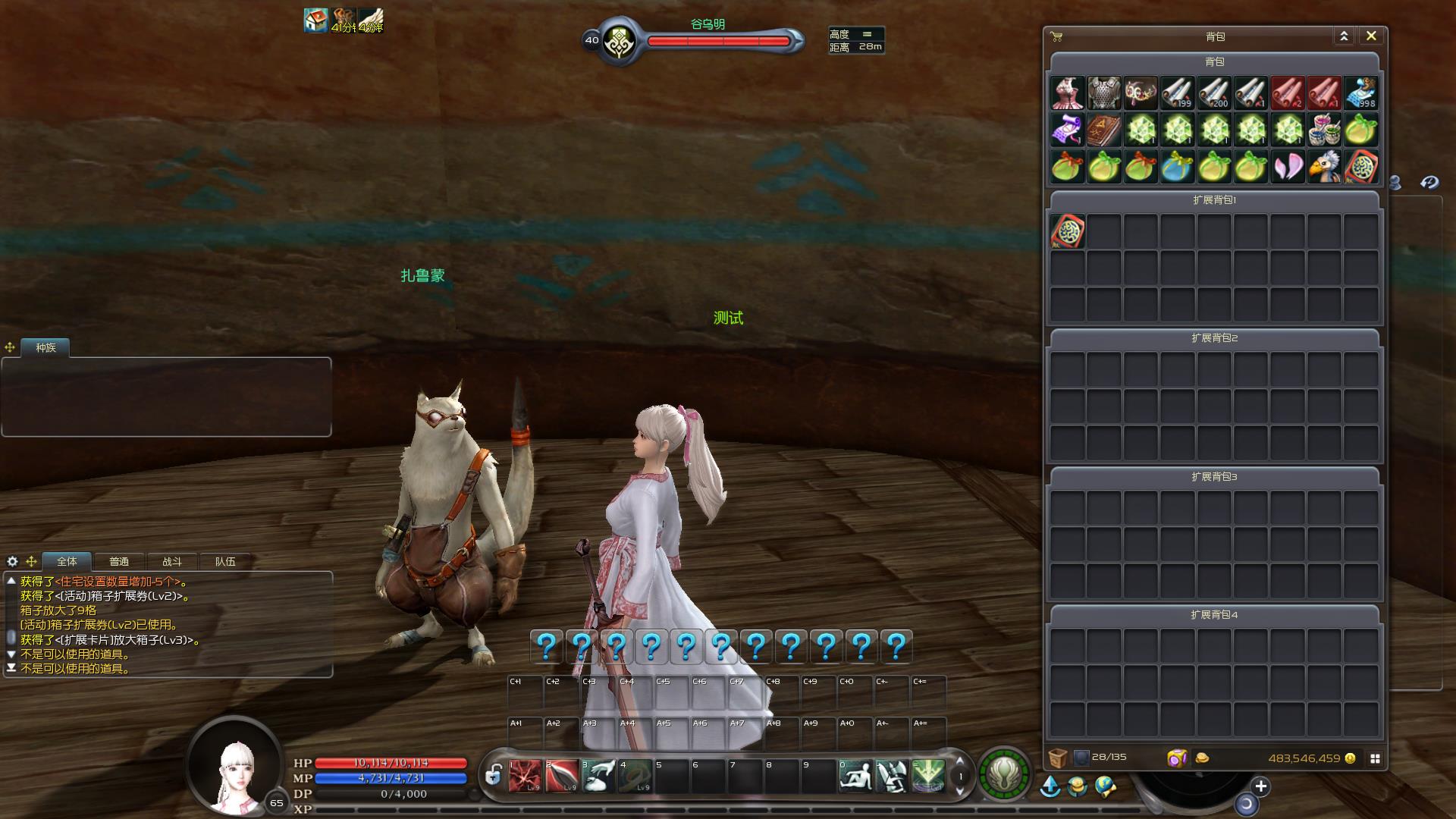This screenshot has width=1456, height=819.
Task: Activate the red lightning skill in slot 1
Action: pos(526,776)
